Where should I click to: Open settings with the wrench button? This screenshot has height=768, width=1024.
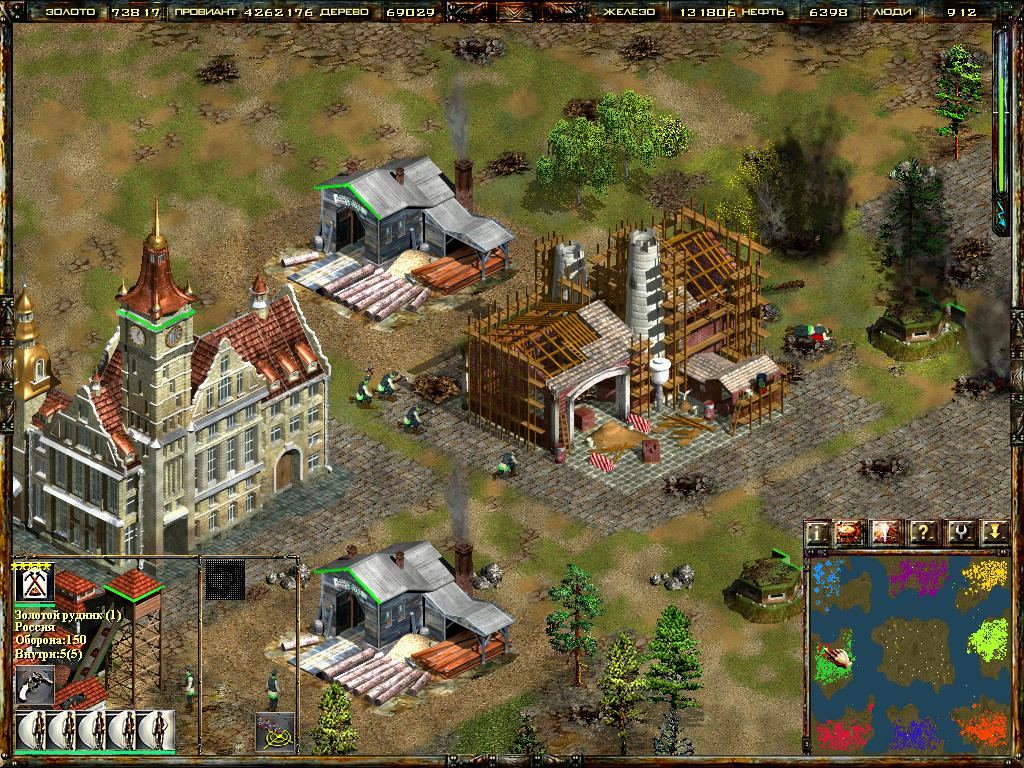coord(958,531)
